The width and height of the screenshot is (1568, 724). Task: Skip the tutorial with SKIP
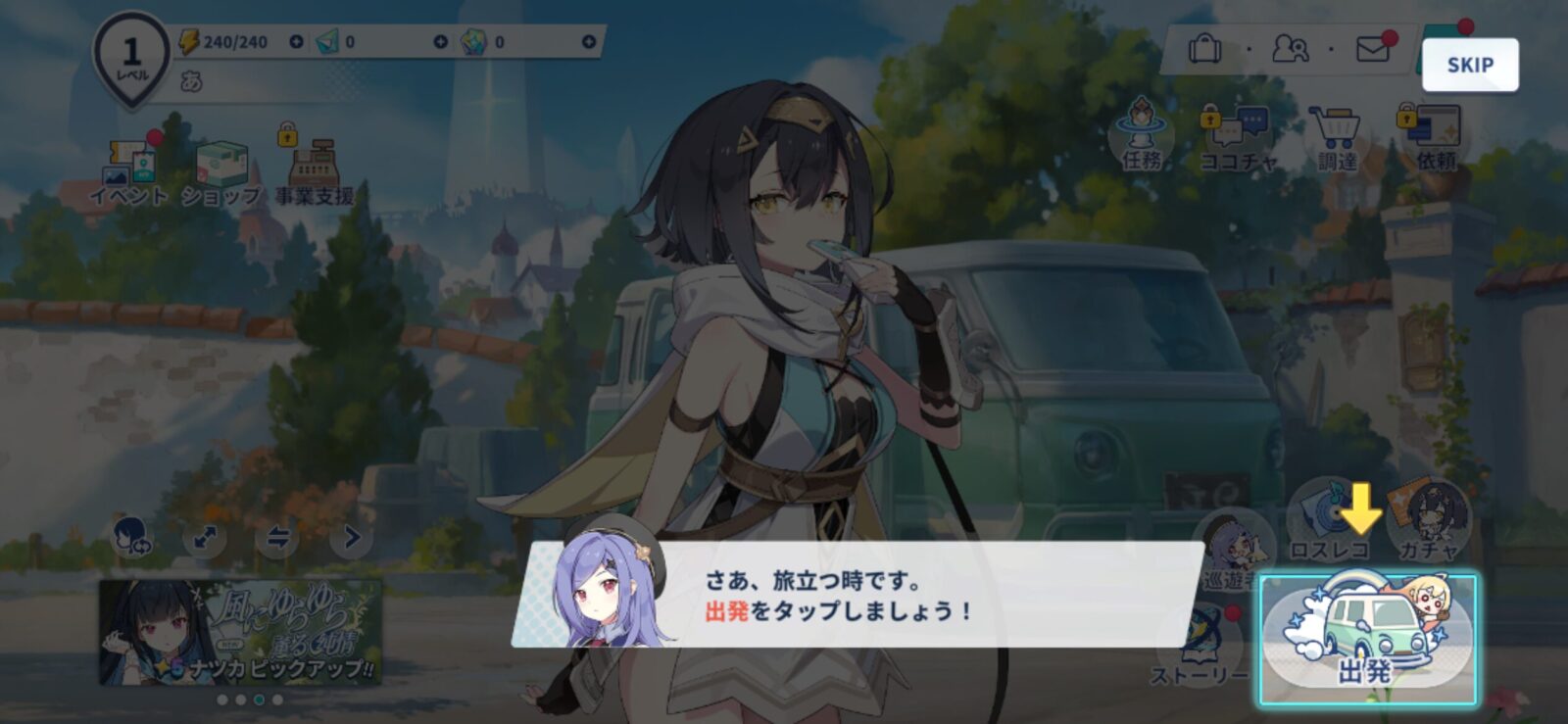click(1470, 65)
